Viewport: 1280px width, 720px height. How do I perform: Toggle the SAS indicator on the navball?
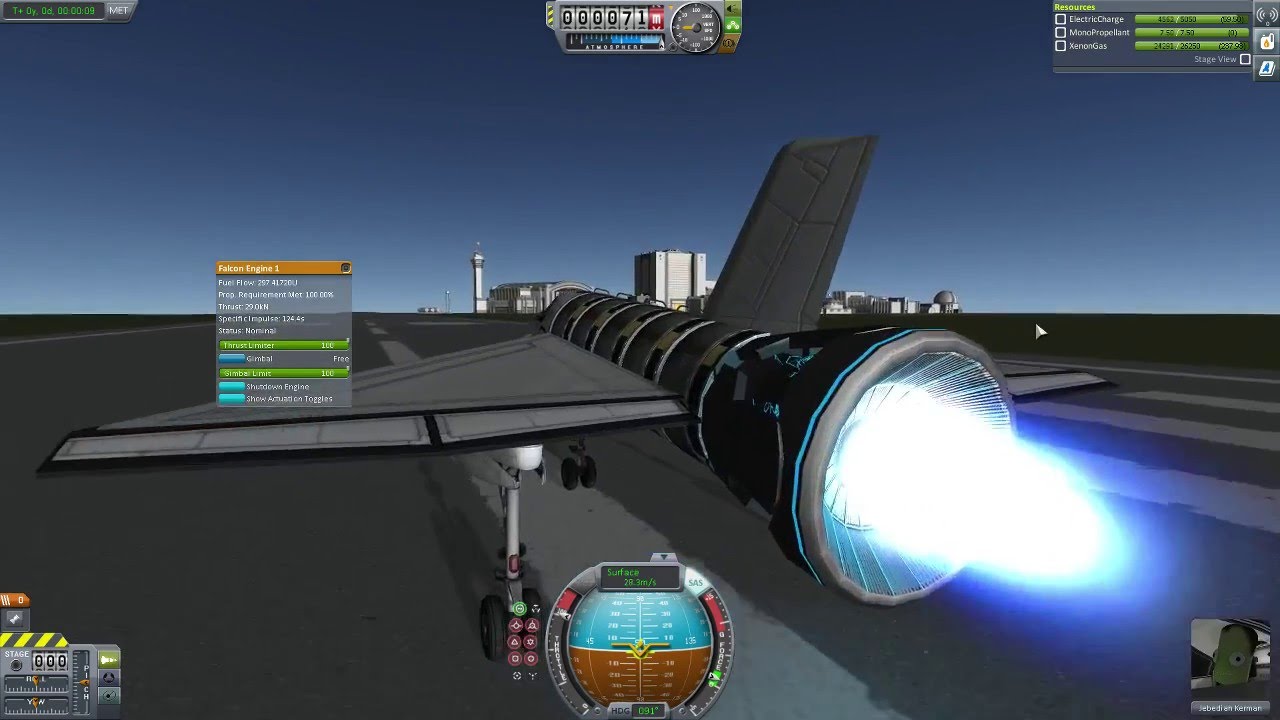pyautogui.click(x=695, y=582)
